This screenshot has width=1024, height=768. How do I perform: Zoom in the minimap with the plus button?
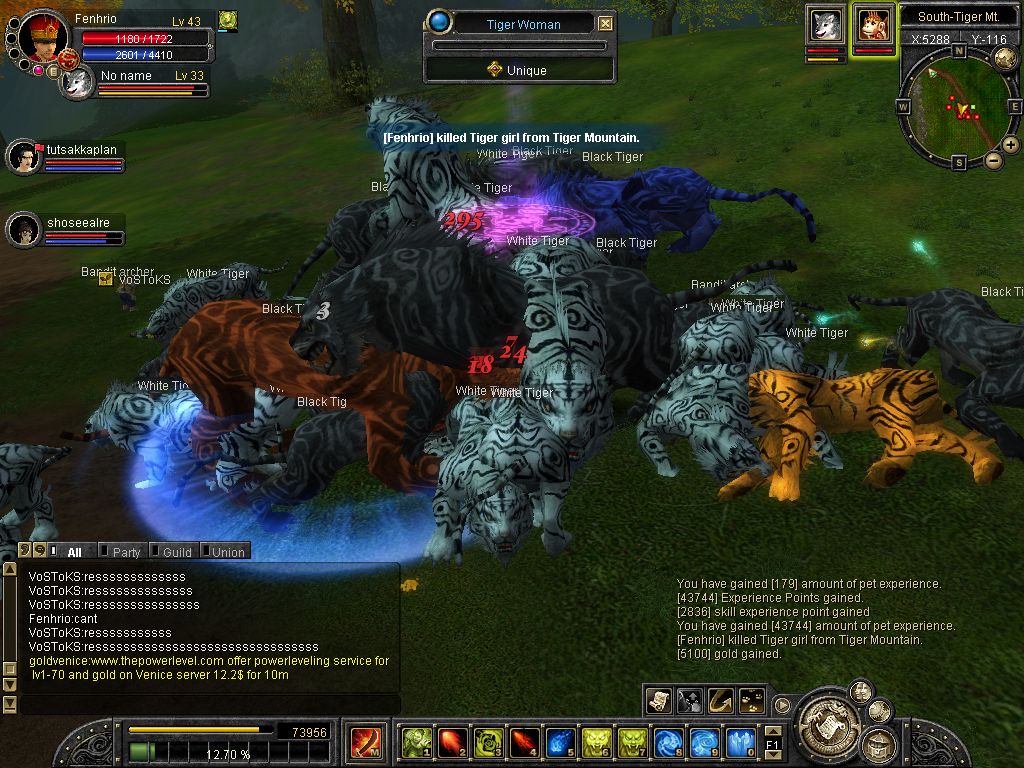[x=1011, y=145]
